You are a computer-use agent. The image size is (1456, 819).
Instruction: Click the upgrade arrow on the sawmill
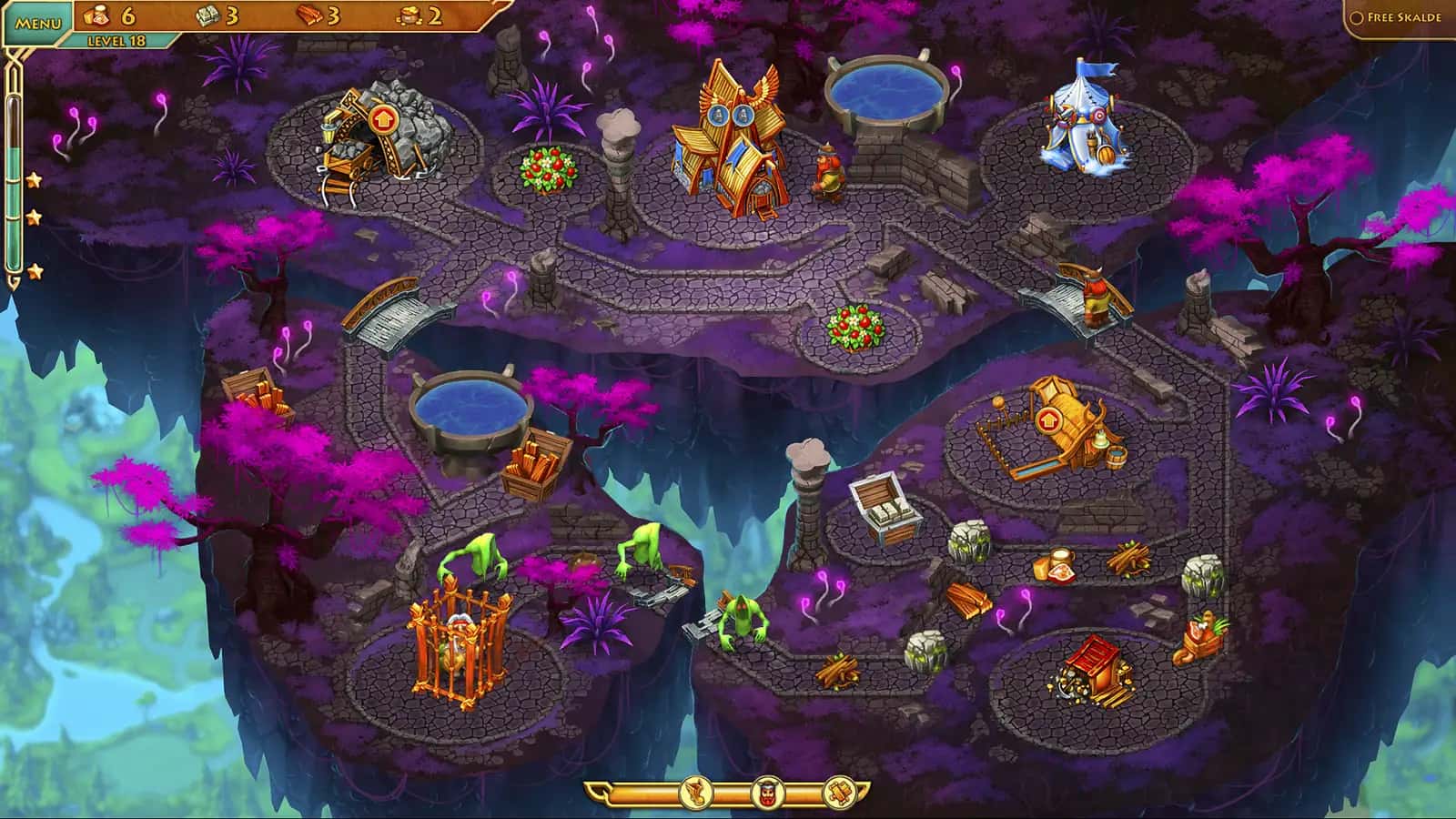[1048, 420]
